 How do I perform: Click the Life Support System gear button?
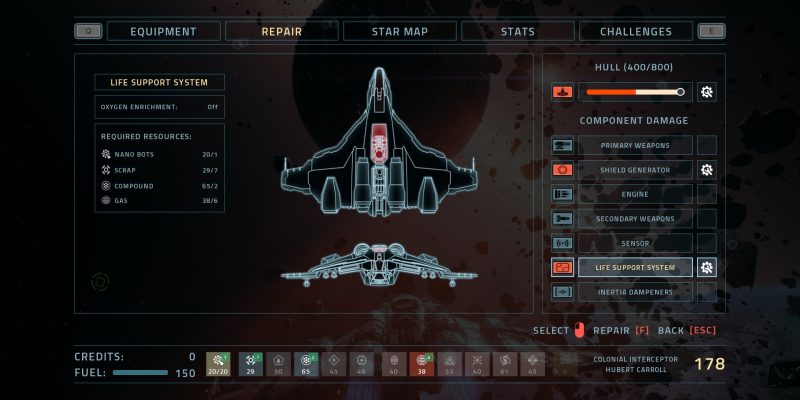tap(707, 267)
